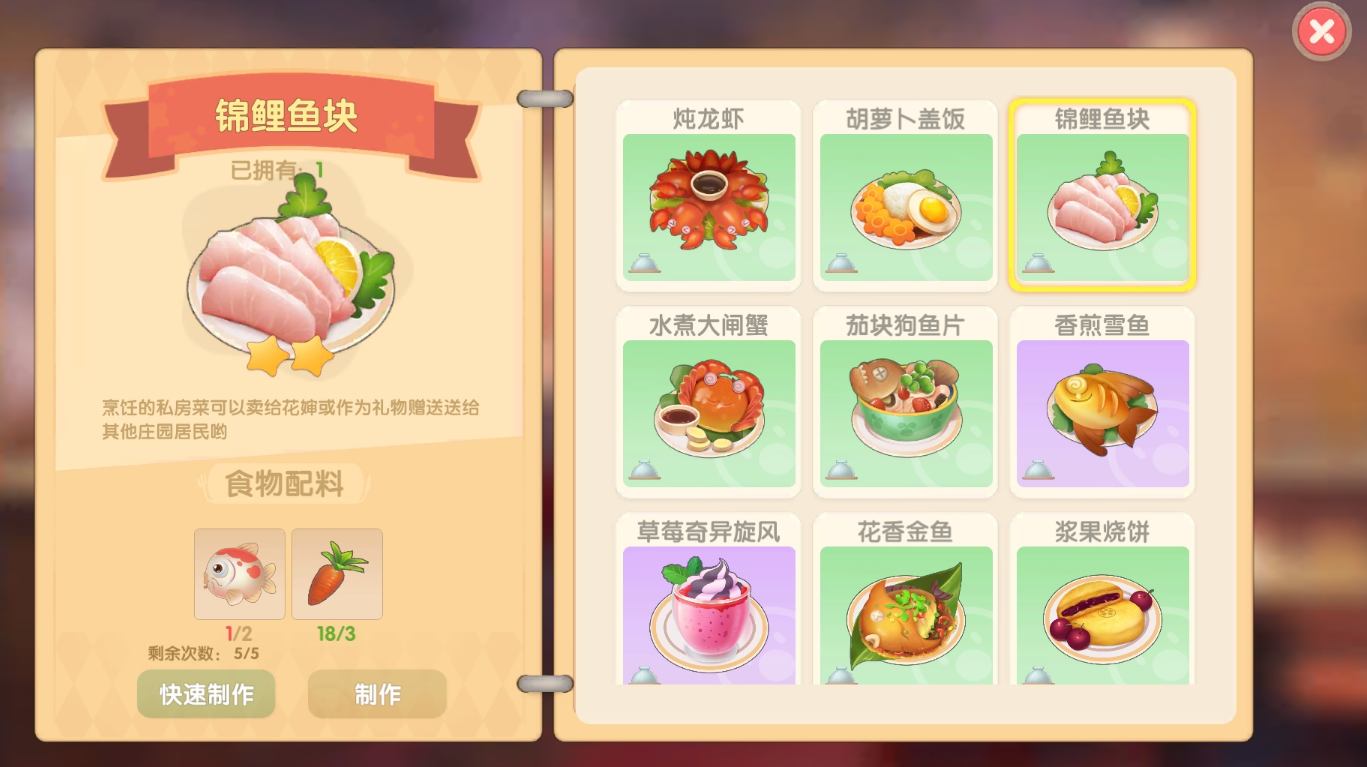Click the 制作 craft button
The width and height of the screenshot is (1367, 767).
[377, 694]
